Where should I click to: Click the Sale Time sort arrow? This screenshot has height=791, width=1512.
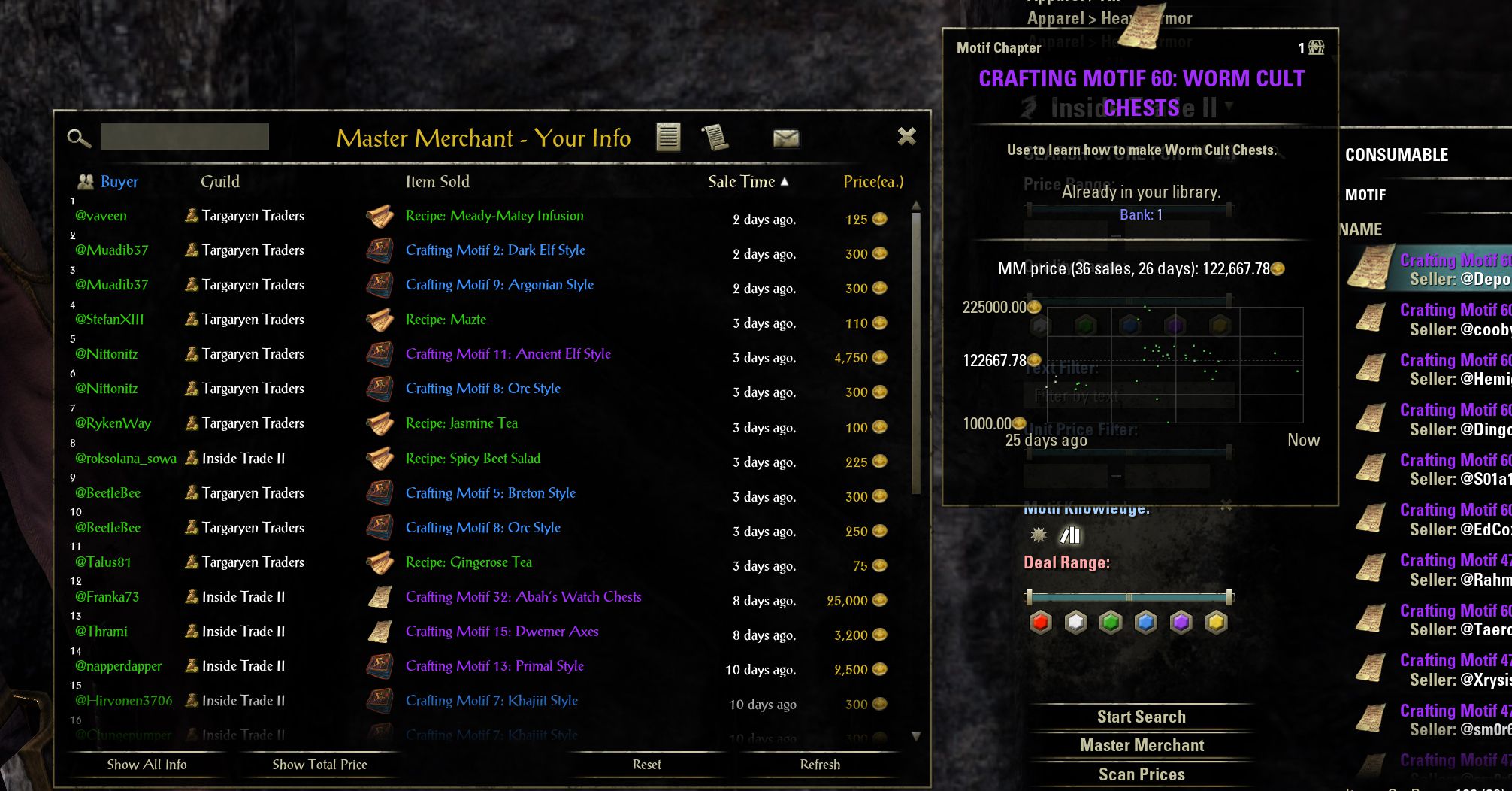[x=786, y=181]
